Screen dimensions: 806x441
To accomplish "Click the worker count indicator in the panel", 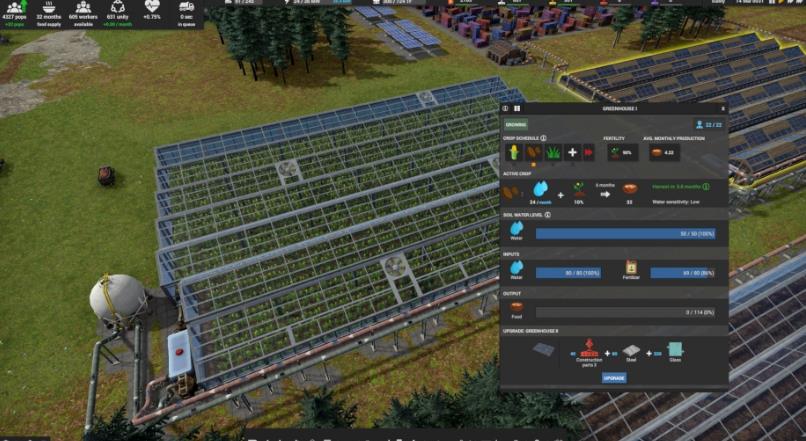I will [x=709, y=125].
